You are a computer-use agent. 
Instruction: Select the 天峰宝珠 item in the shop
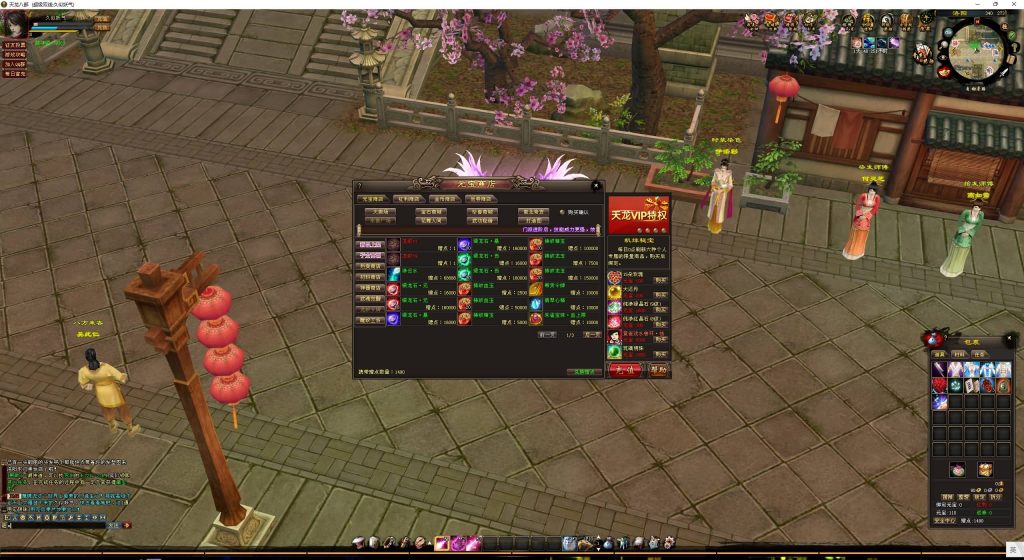click(536, 319)
